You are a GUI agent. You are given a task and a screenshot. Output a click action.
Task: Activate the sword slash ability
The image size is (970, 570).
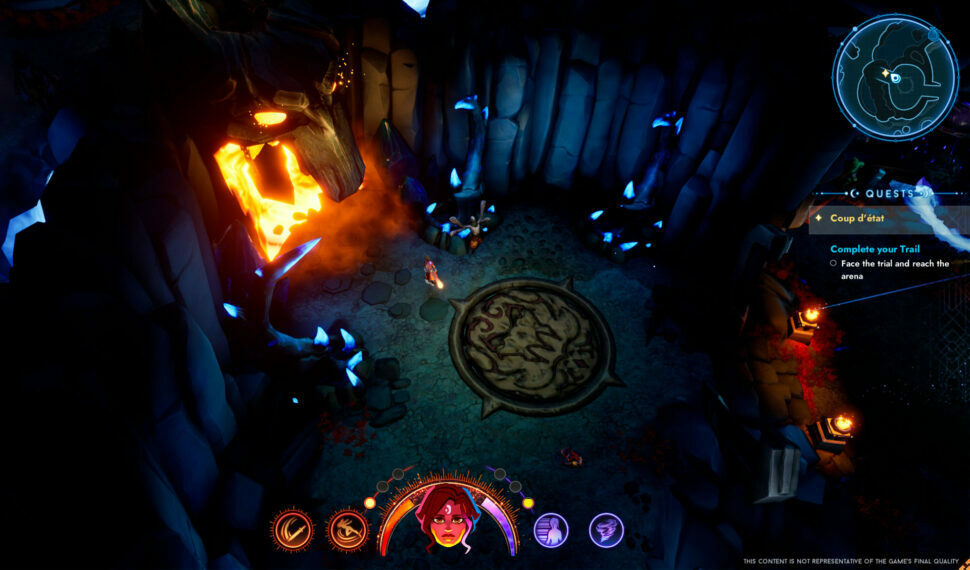(292, 530)
